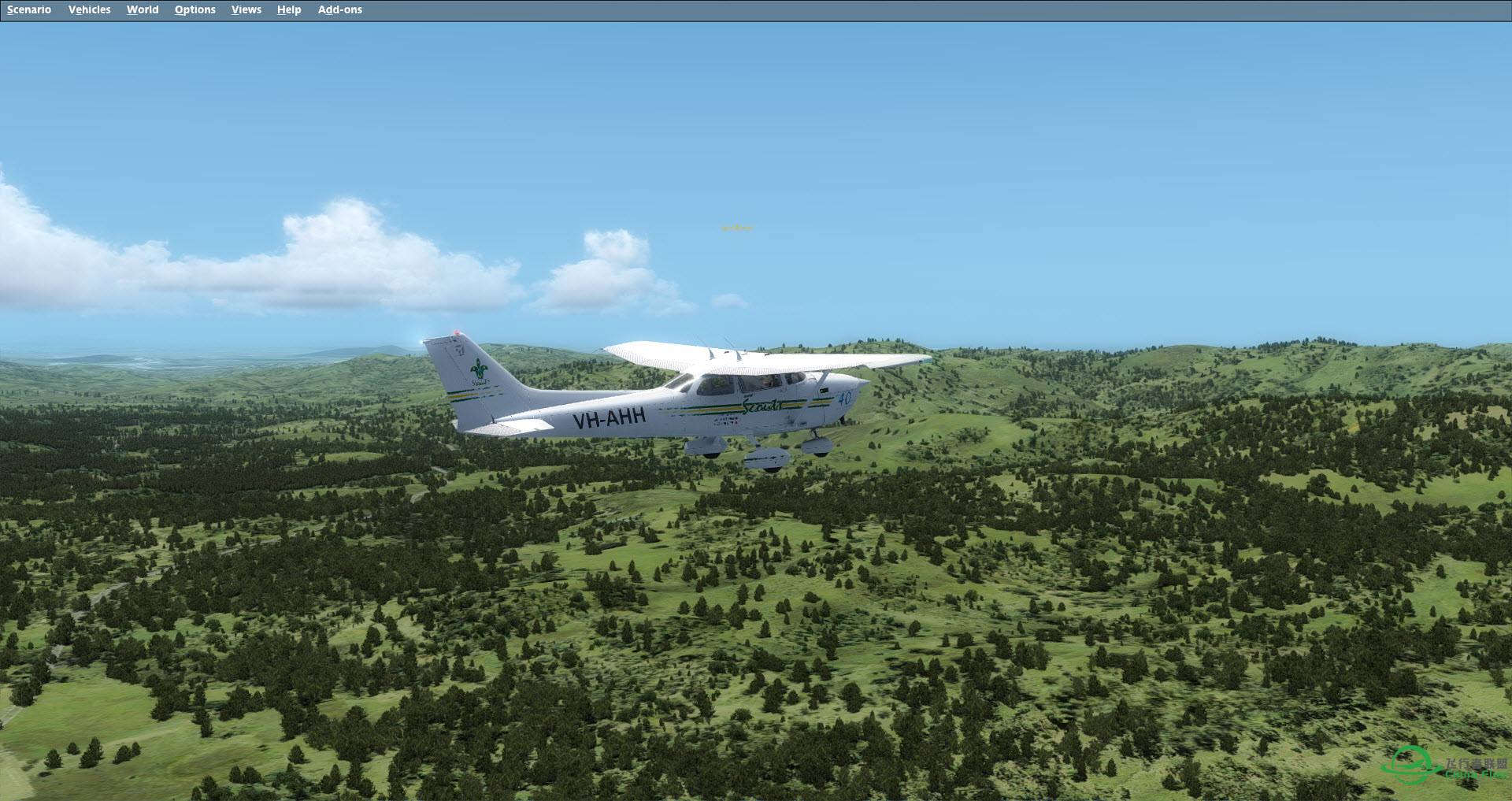Show the Options menu
Image resolution: width=1512 pixels, height=801 pixels.
[195, 9]
